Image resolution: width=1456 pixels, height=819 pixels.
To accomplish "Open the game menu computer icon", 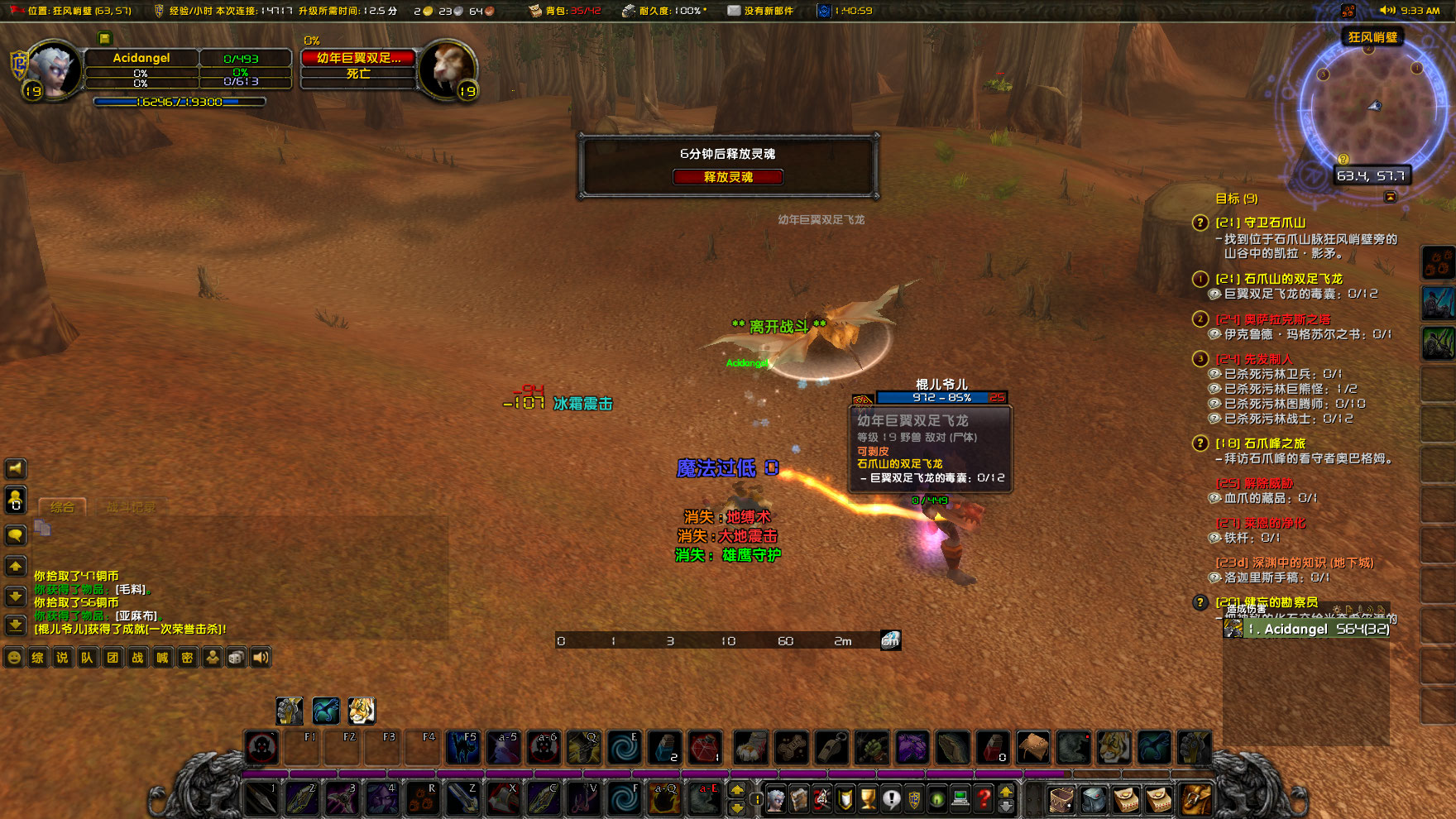I will tap(962, 799).
